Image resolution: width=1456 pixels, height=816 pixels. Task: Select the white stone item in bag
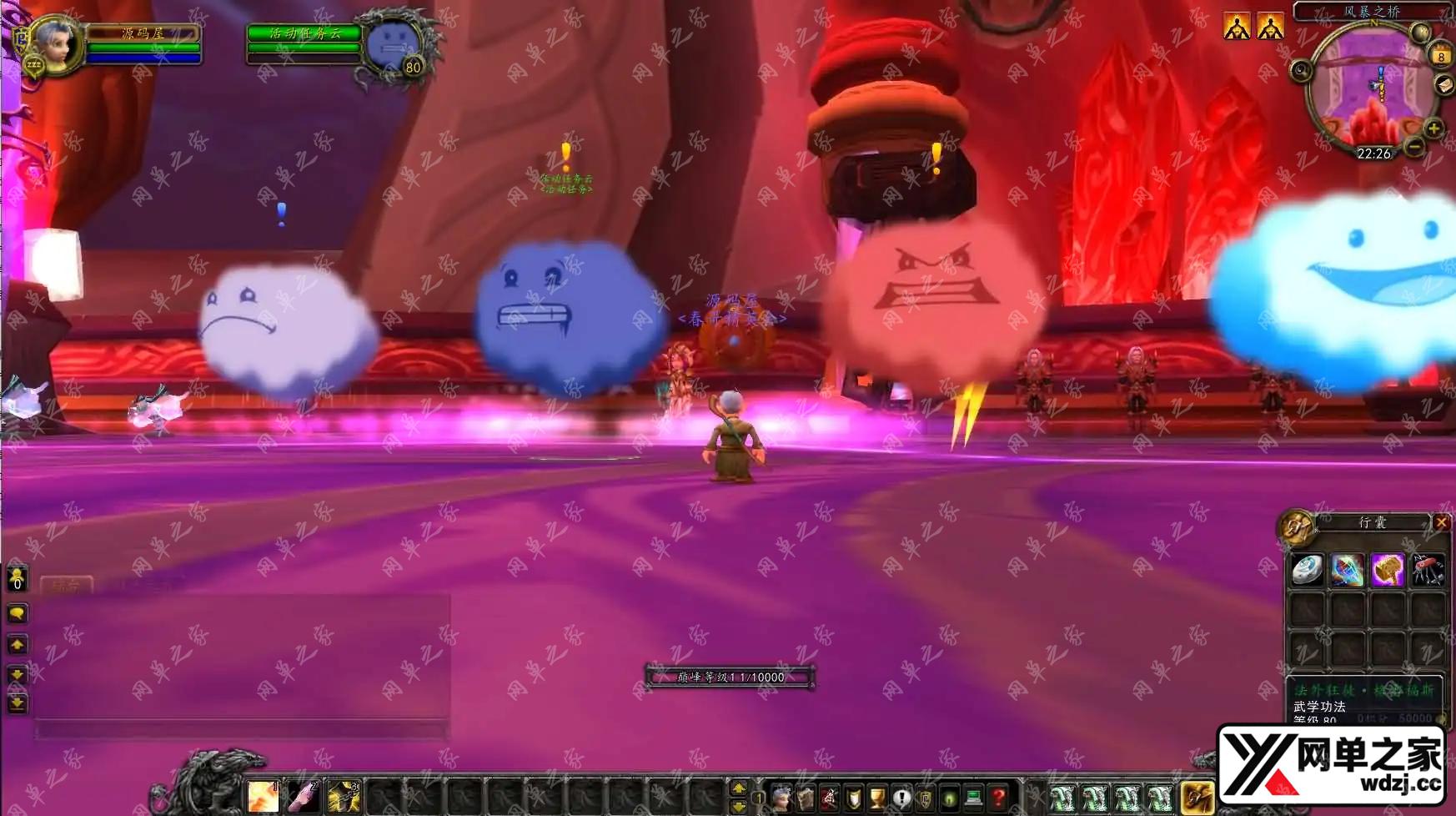(1307, 570)
